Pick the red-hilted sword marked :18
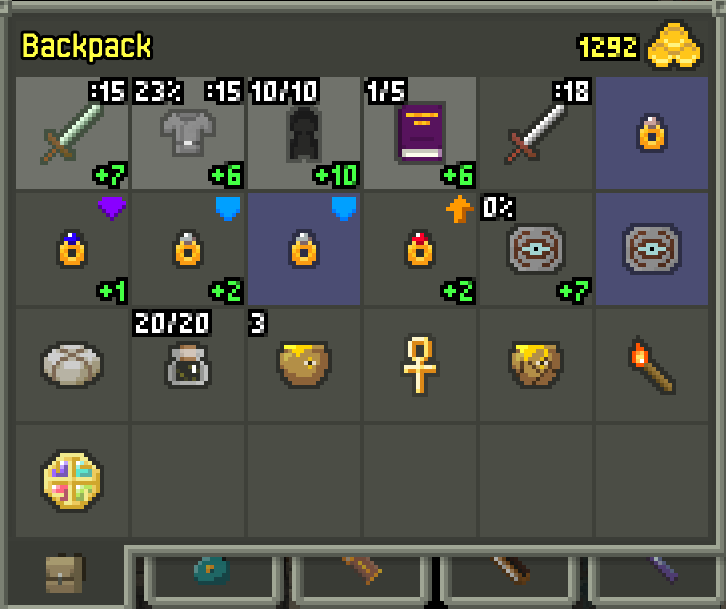Viewport: 726px width, 609px height. coord(535,134)
